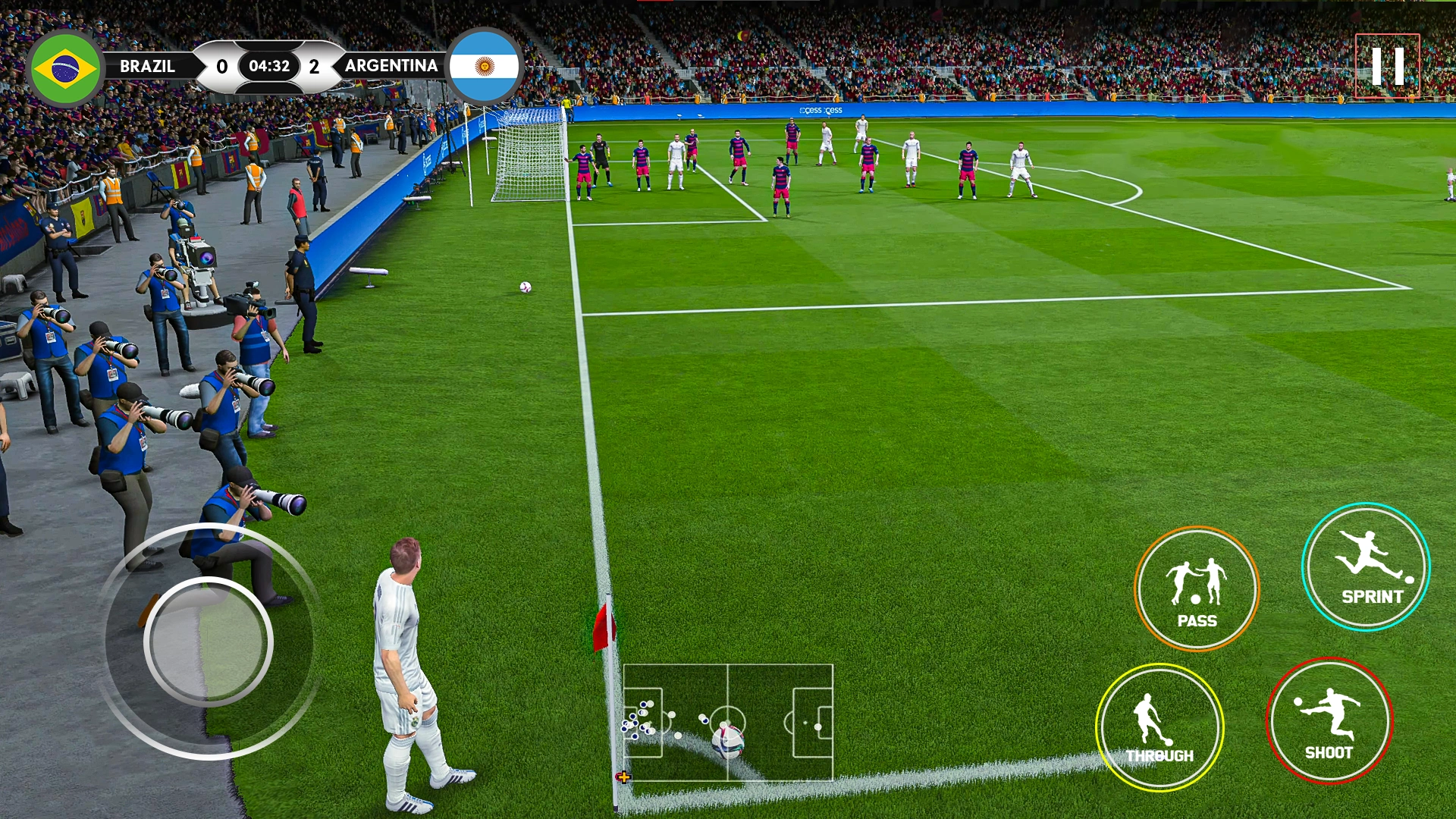
Task: Select the BRAZIL team name label
Action: click(149, 67)
